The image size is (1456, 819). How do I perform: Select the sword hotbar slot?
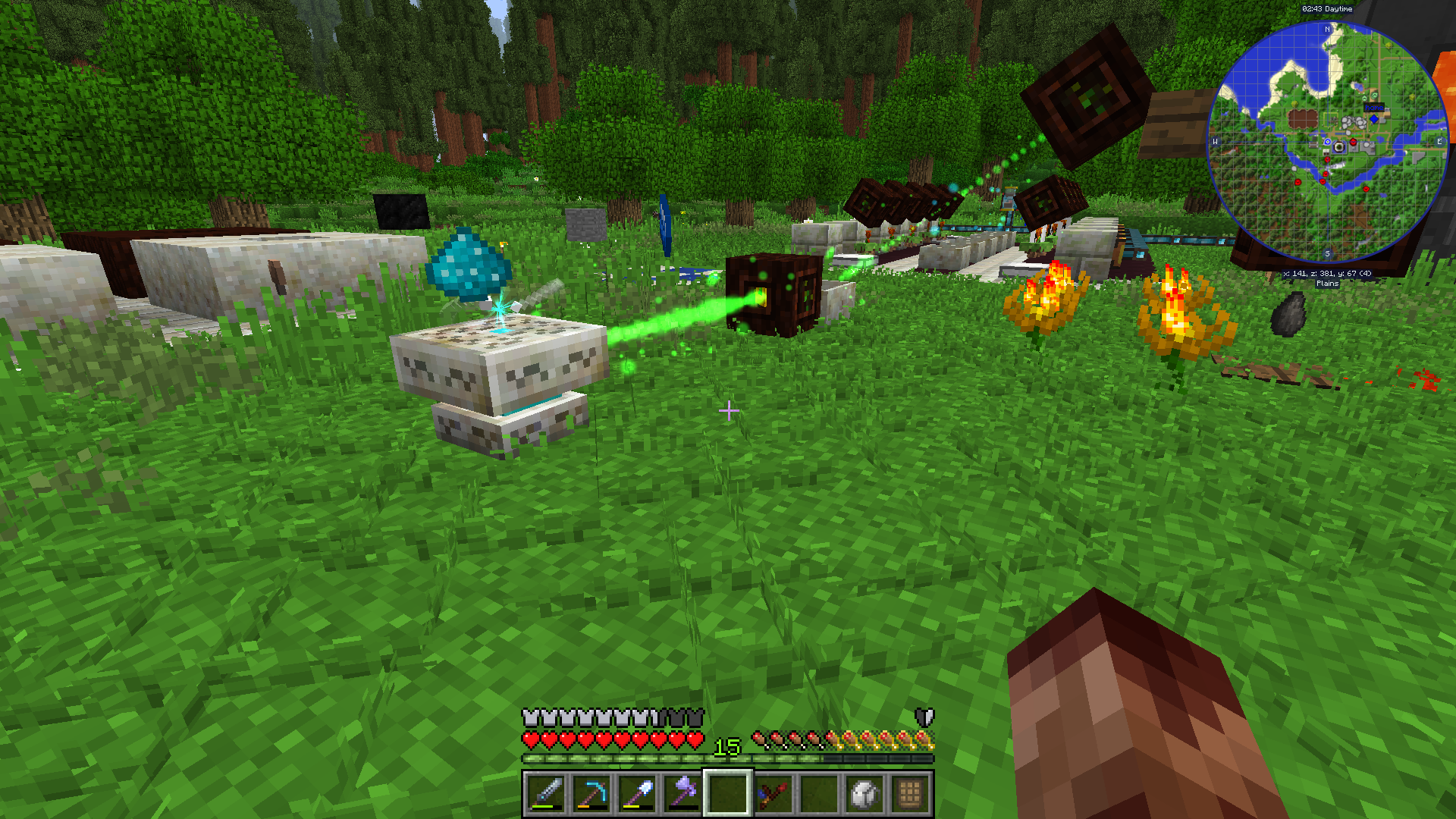click(x=546, y=793)
